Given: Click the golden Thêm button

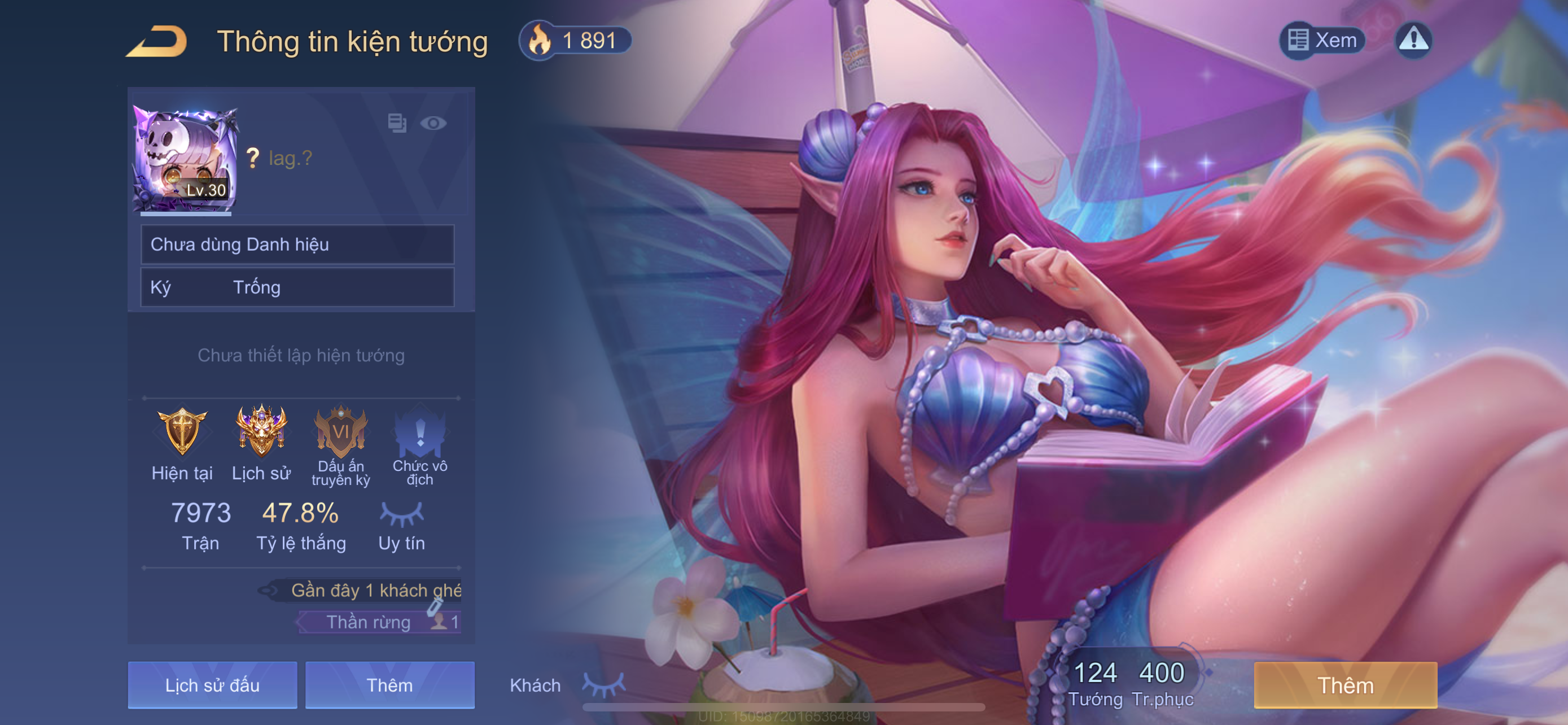Looking at the screenshot, I should 1345,685.
